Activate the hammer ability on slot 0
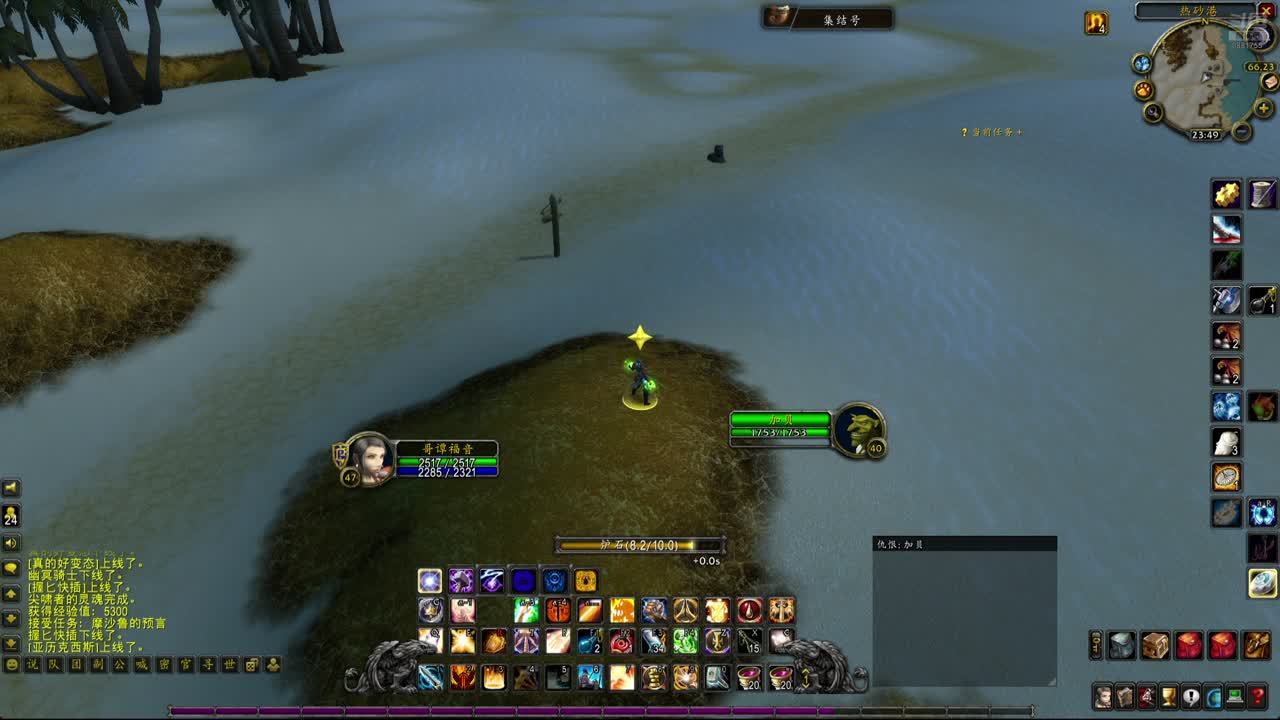The image size is (1280, 720). click(x=718, y=677)
